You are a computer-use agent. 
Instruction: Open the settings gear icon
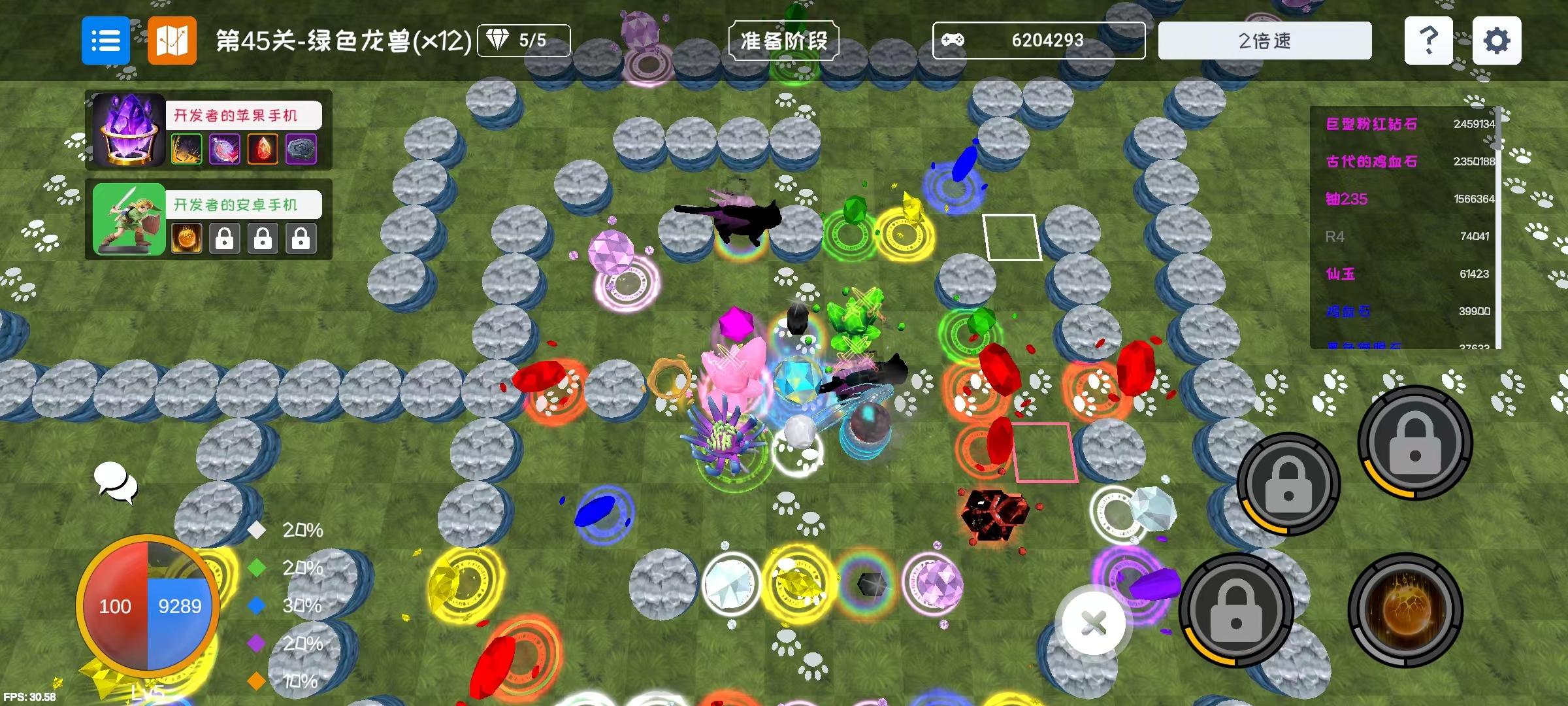(1496, 41)
